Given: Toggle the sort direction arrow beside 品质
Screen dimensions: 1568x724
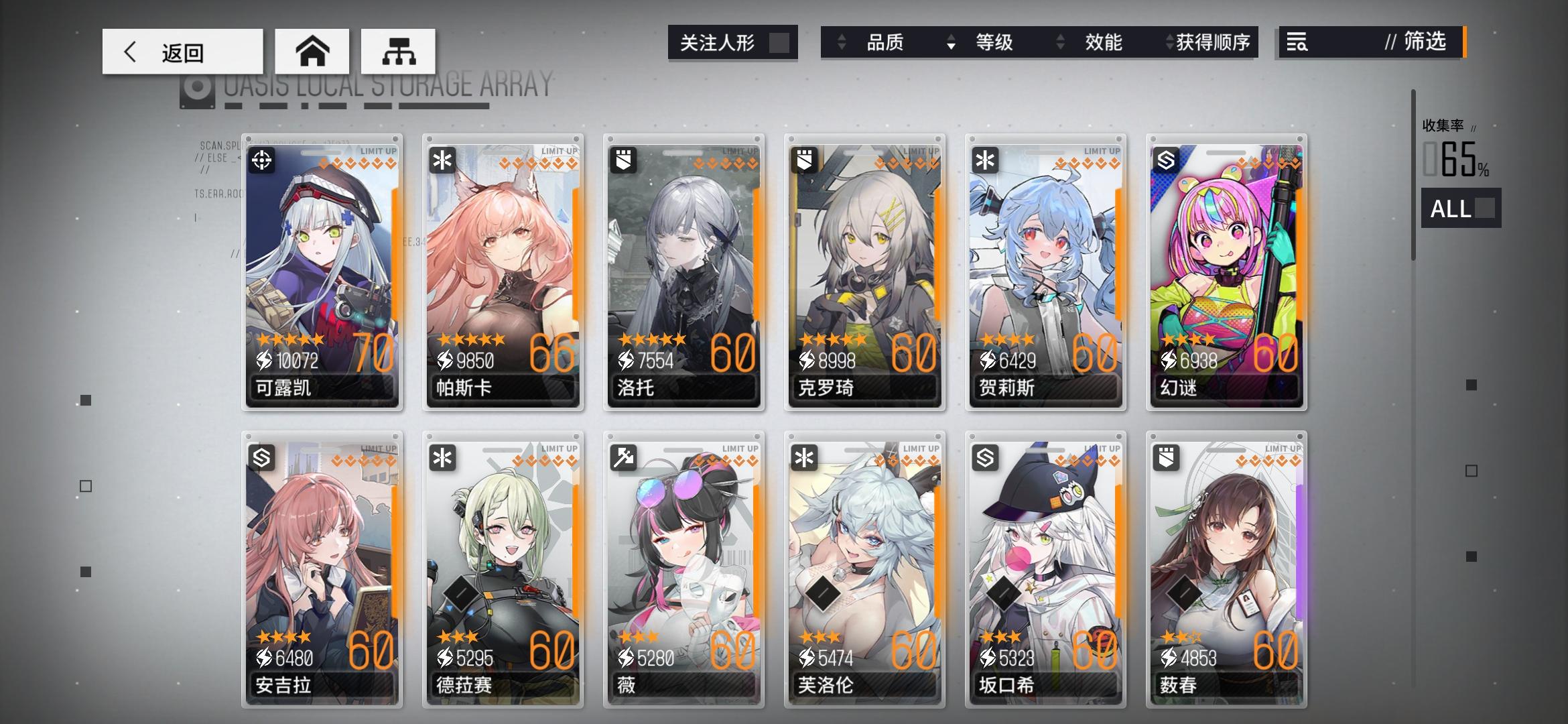Looking at the screenshot, I should [x=840, y=42].
